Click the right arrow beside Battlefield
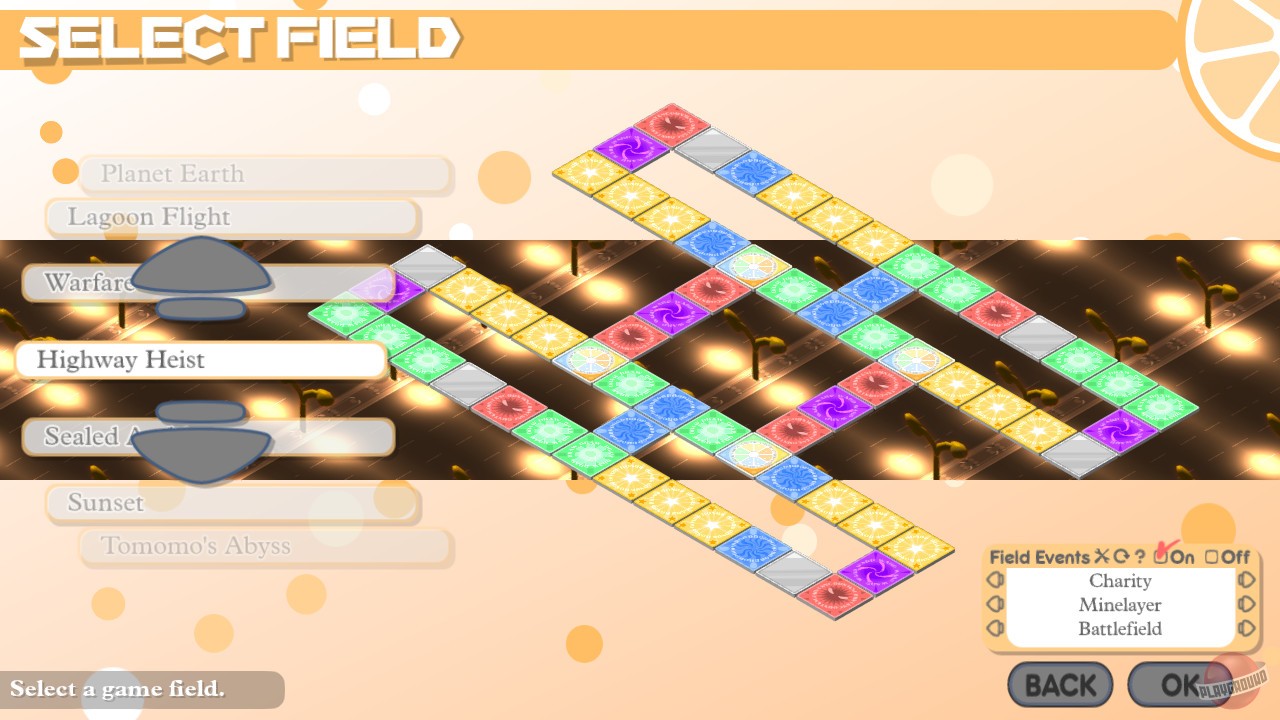 (1245, 628)
